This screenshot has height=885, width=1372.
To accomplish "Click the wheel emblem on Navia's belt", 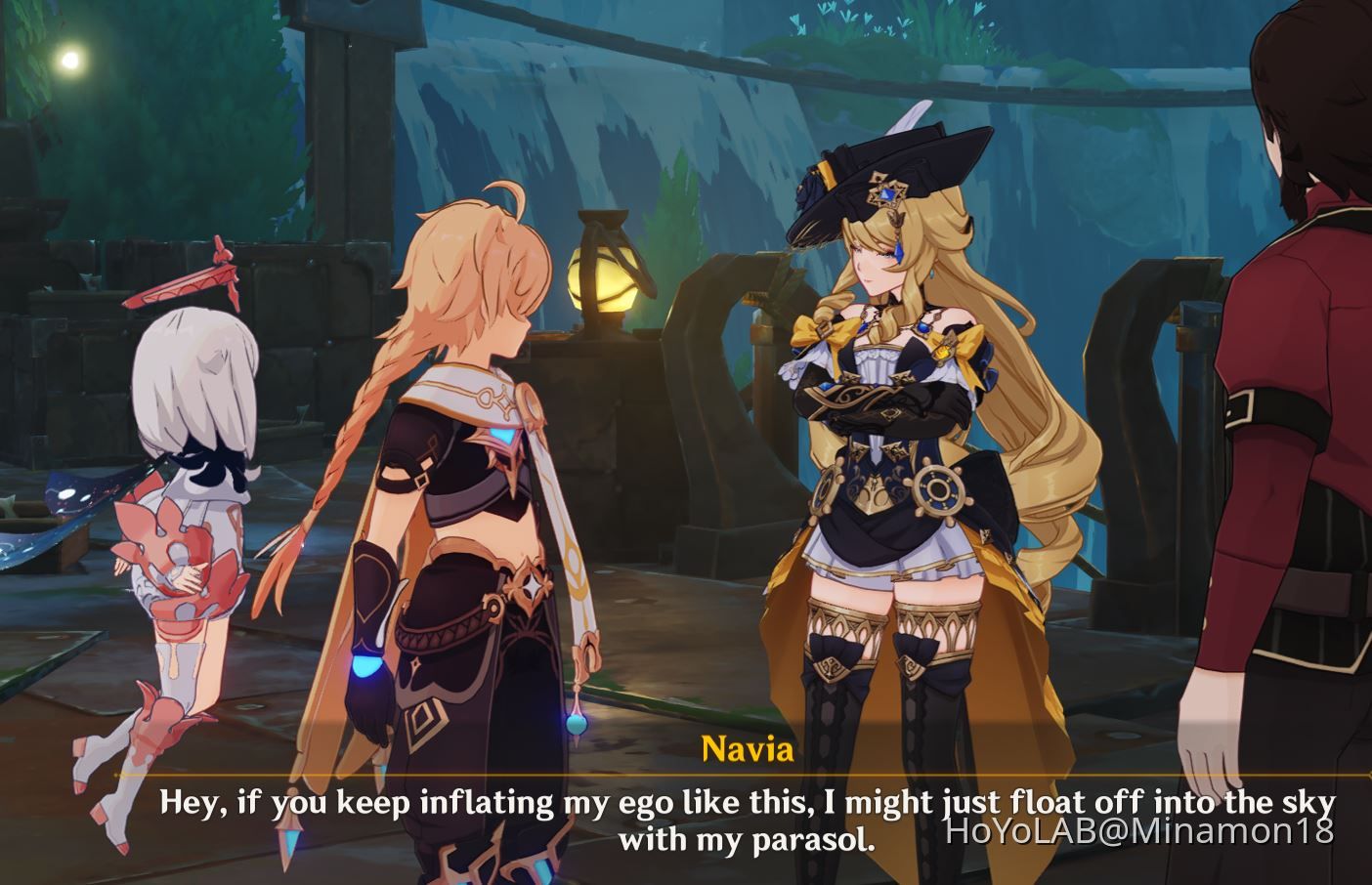I will coord(936,485).
